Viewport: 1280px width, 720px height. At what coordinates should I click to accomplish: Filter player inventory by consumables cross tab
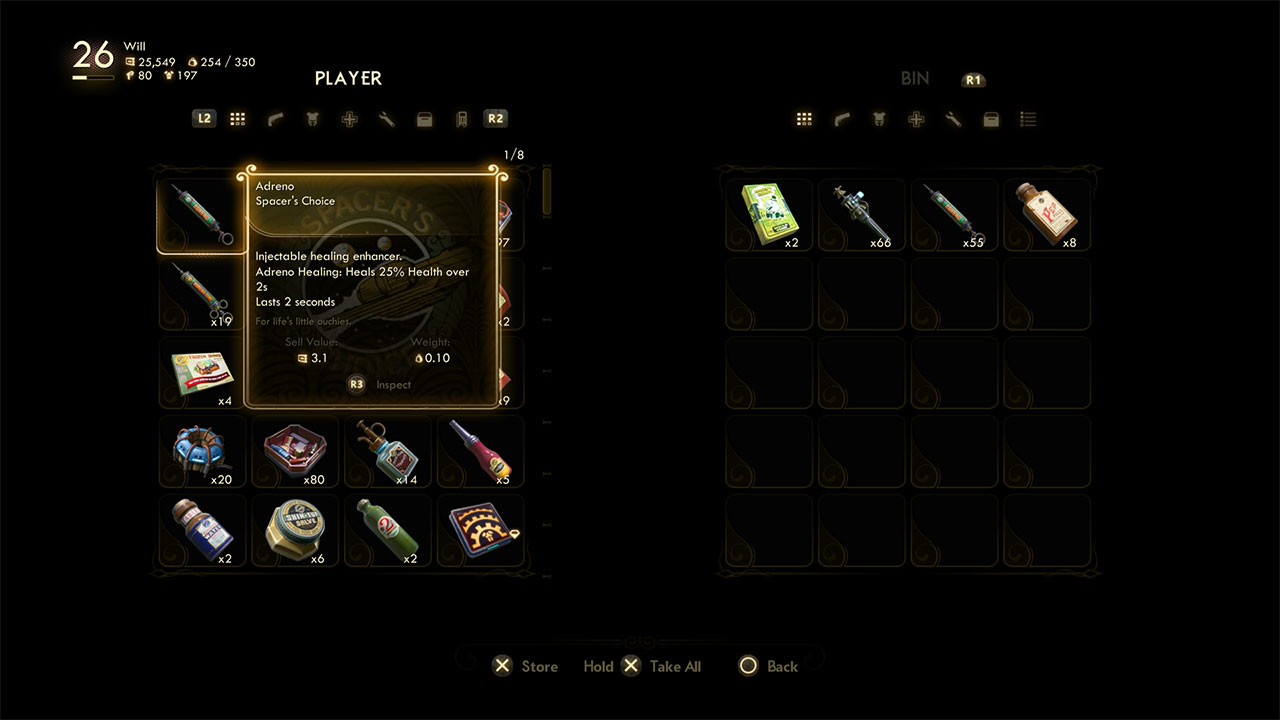349,119
